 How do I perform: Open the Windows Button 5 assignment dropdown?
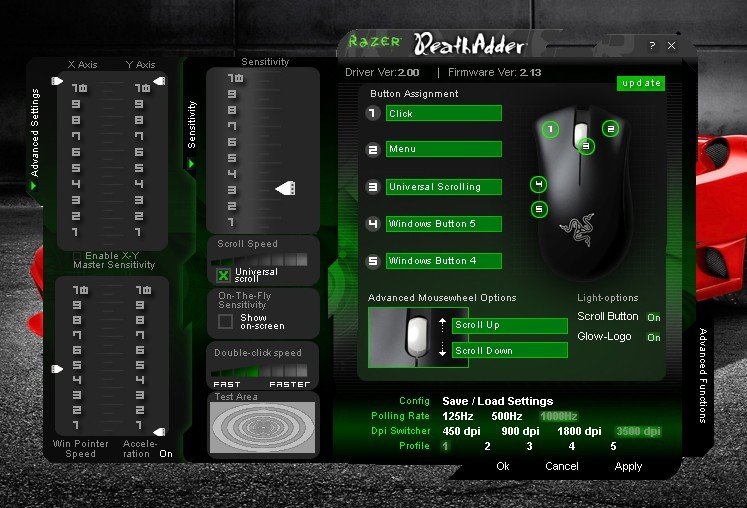point(443,224)
